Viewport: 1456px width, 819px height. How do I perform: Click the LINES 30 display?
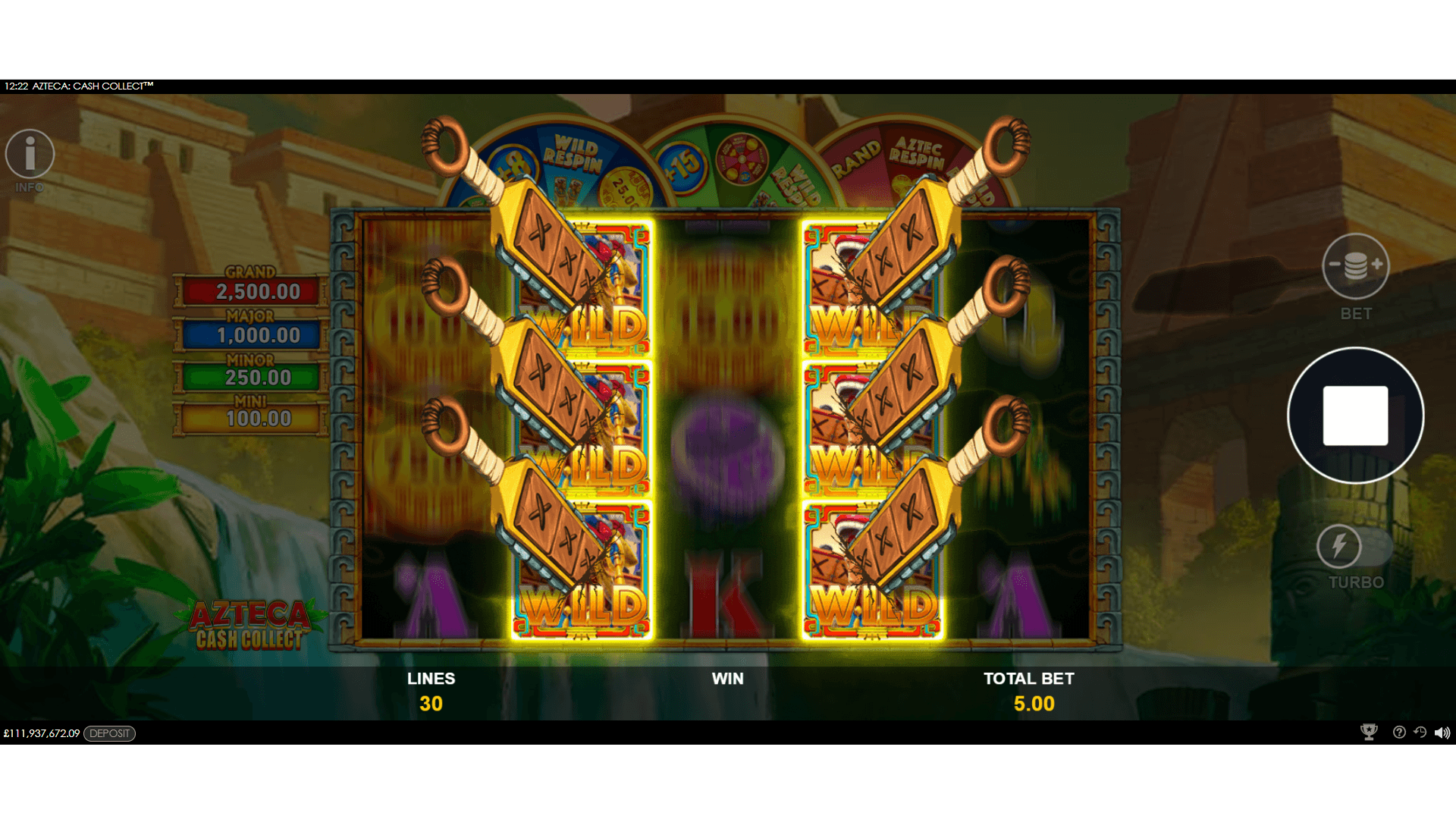(432, 690)
